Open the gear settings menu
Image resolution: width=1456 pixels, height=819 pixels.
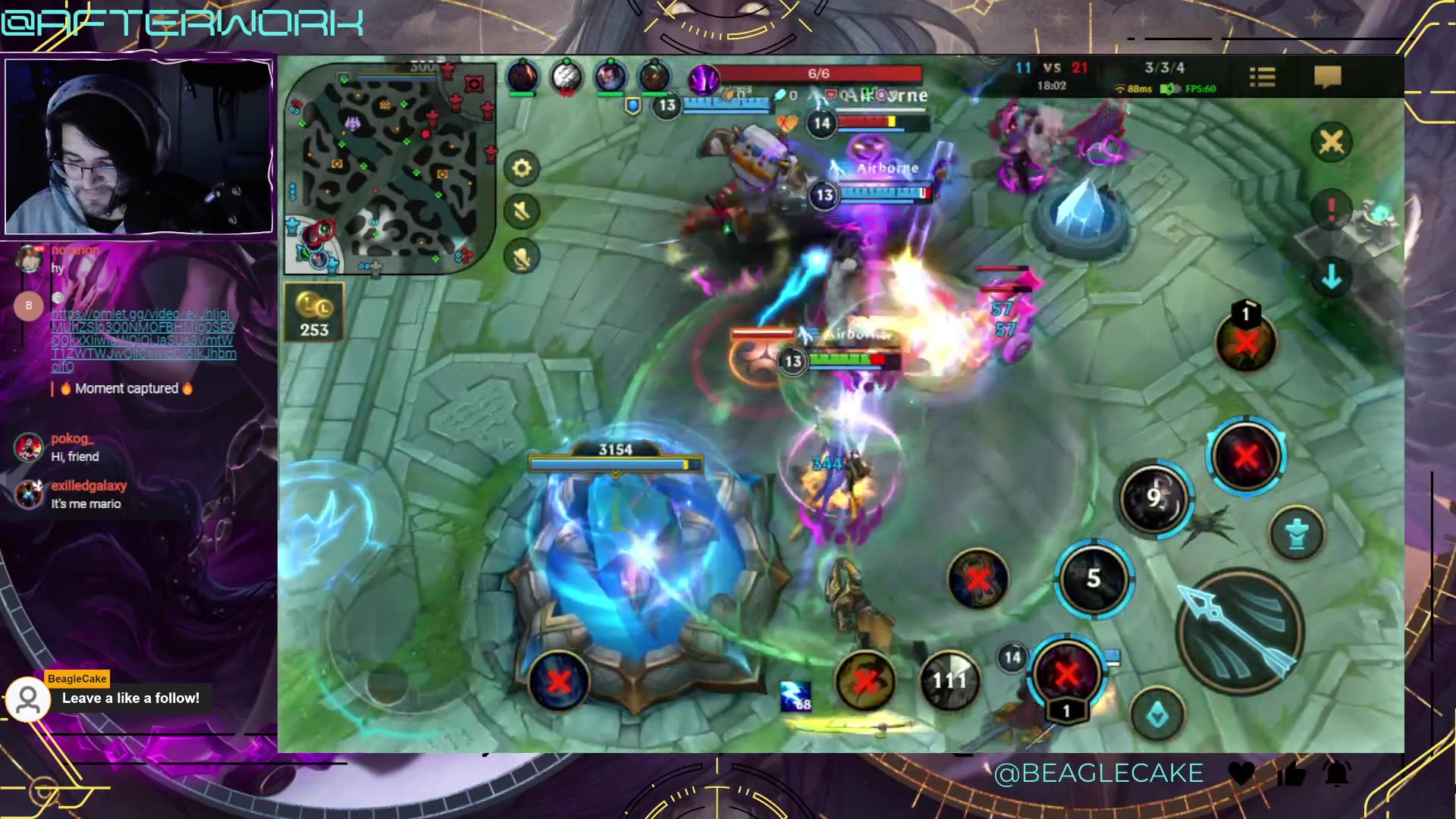click(522, 168)
